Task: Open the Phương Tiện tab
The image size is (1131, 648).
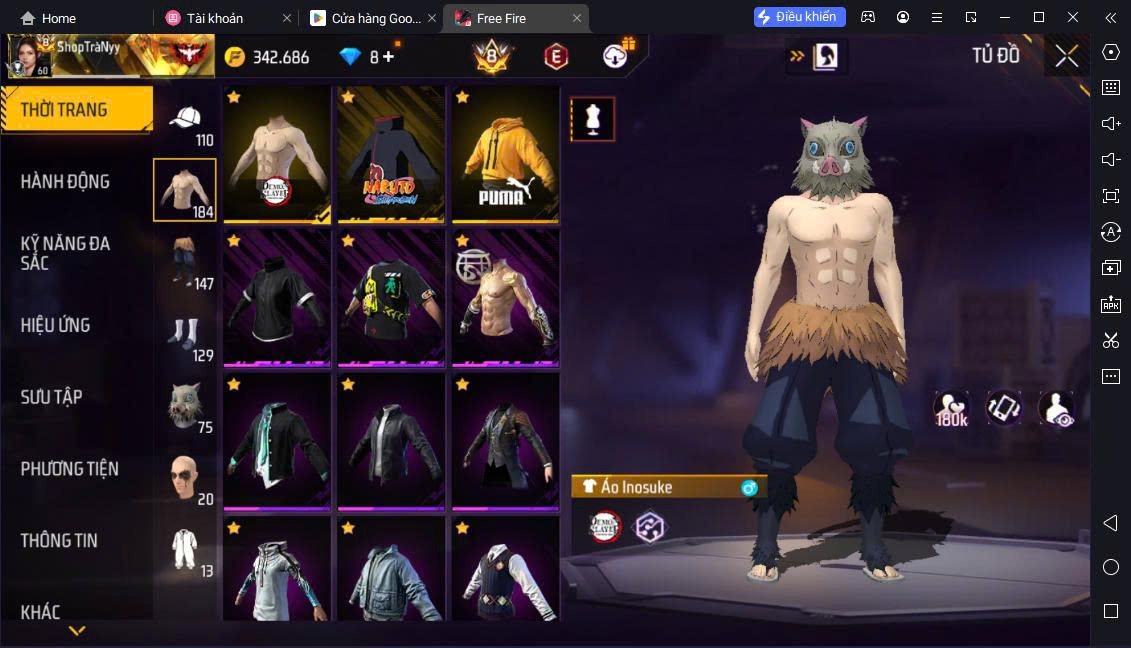Action: 70,469
